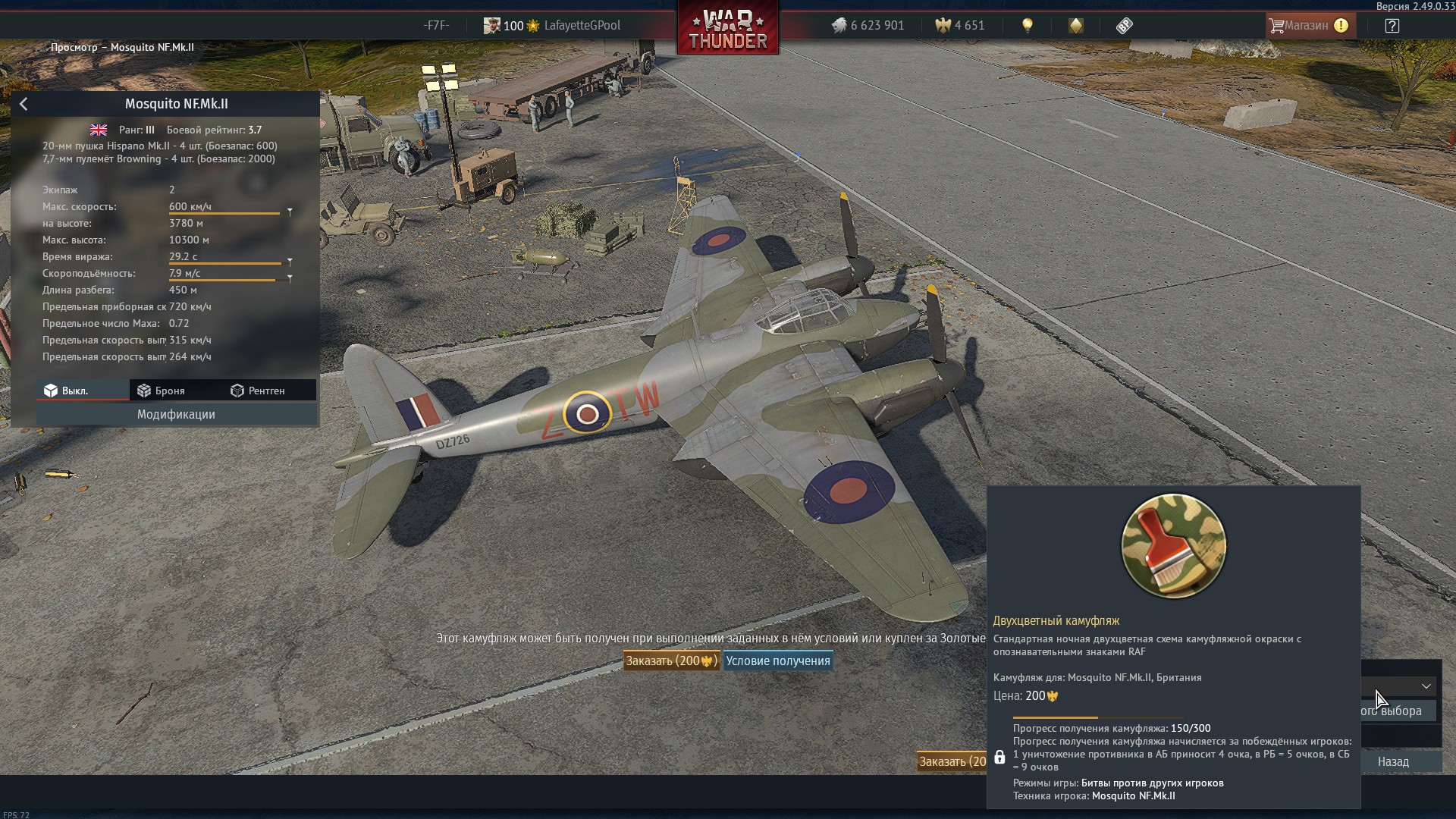Show the Условие получения requirements
This screenshot has height=819, width=1456.
click(x=777, y=661)
